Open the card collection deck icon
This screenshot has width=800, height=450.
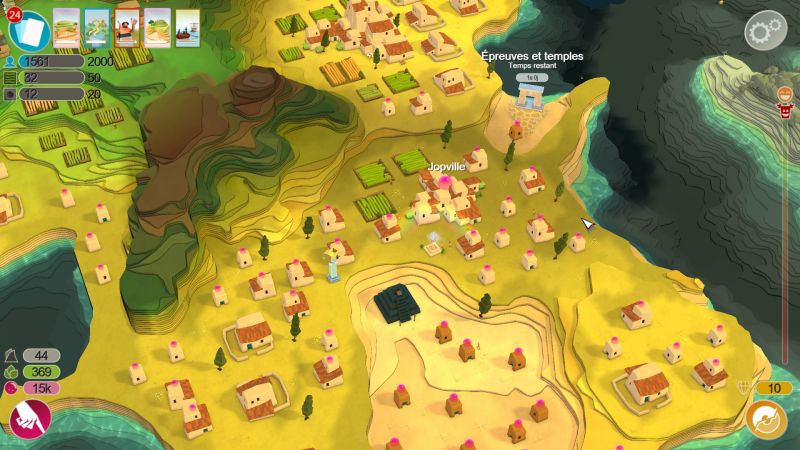click(x=30, y=31)
